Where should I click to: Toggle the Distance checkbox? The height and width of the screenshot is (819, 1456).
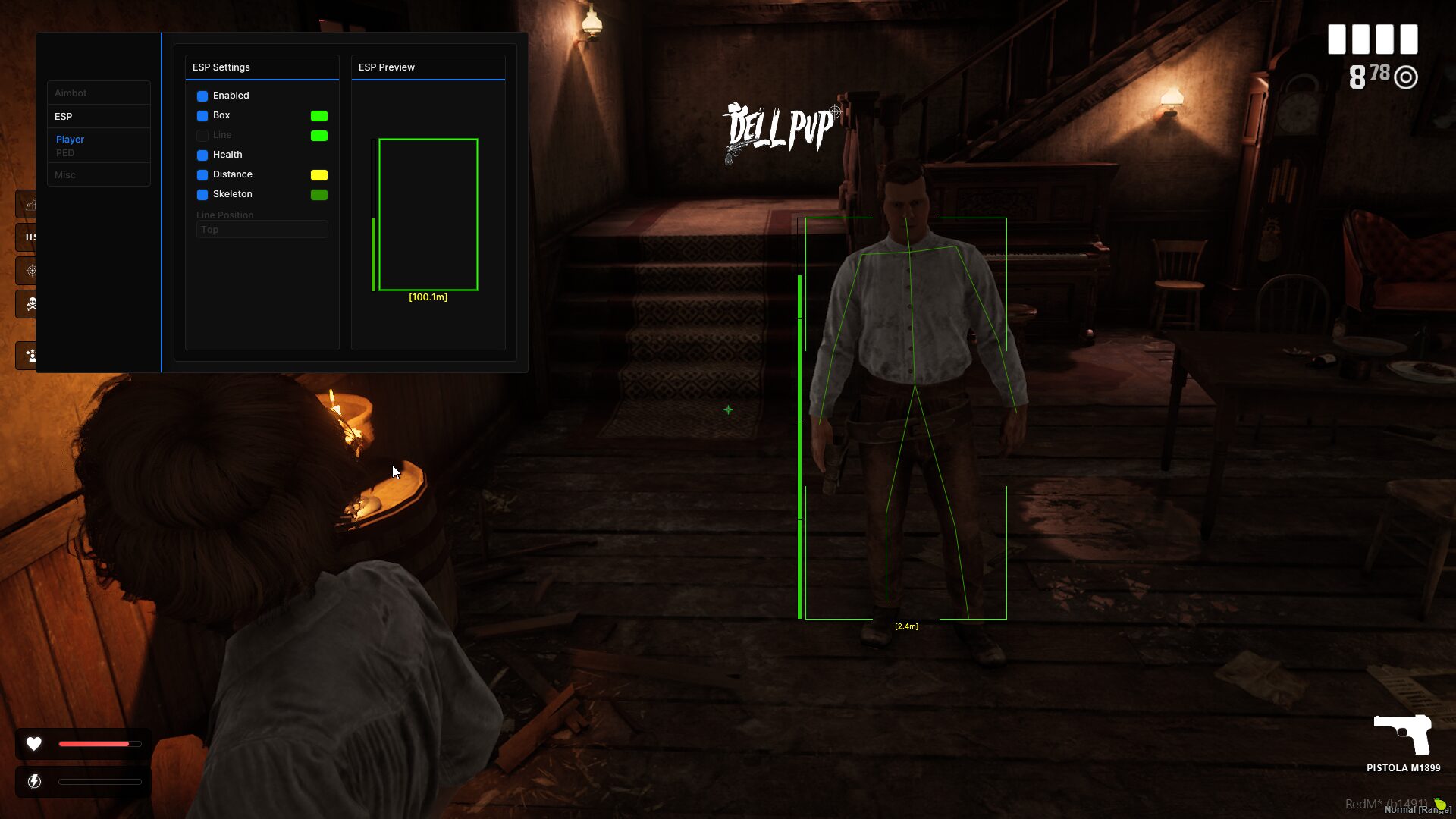coord(202,175)
